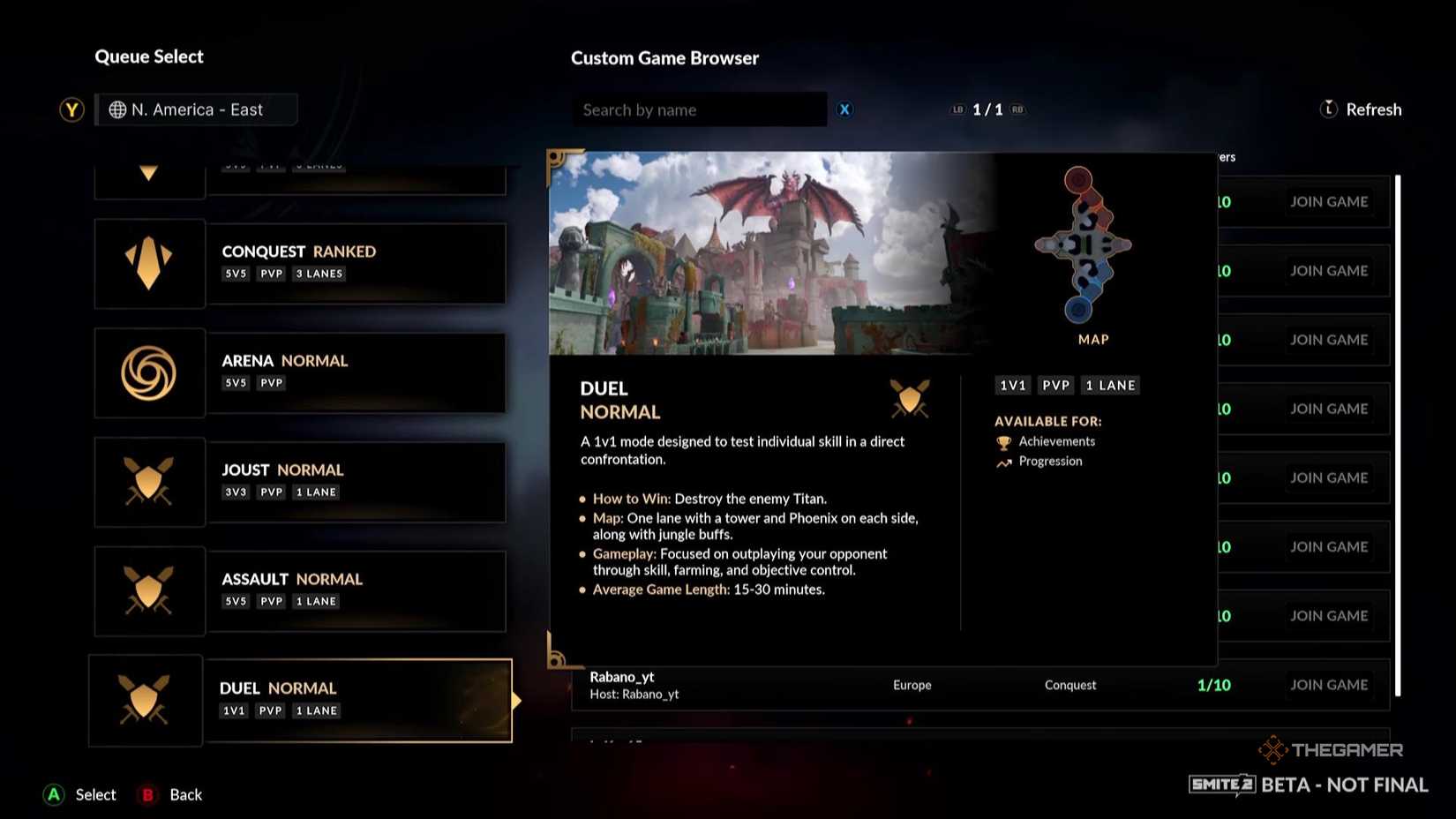Click the clock icon beside Refresh
Screen dimensions: 1456x819
coord(1328,109)
